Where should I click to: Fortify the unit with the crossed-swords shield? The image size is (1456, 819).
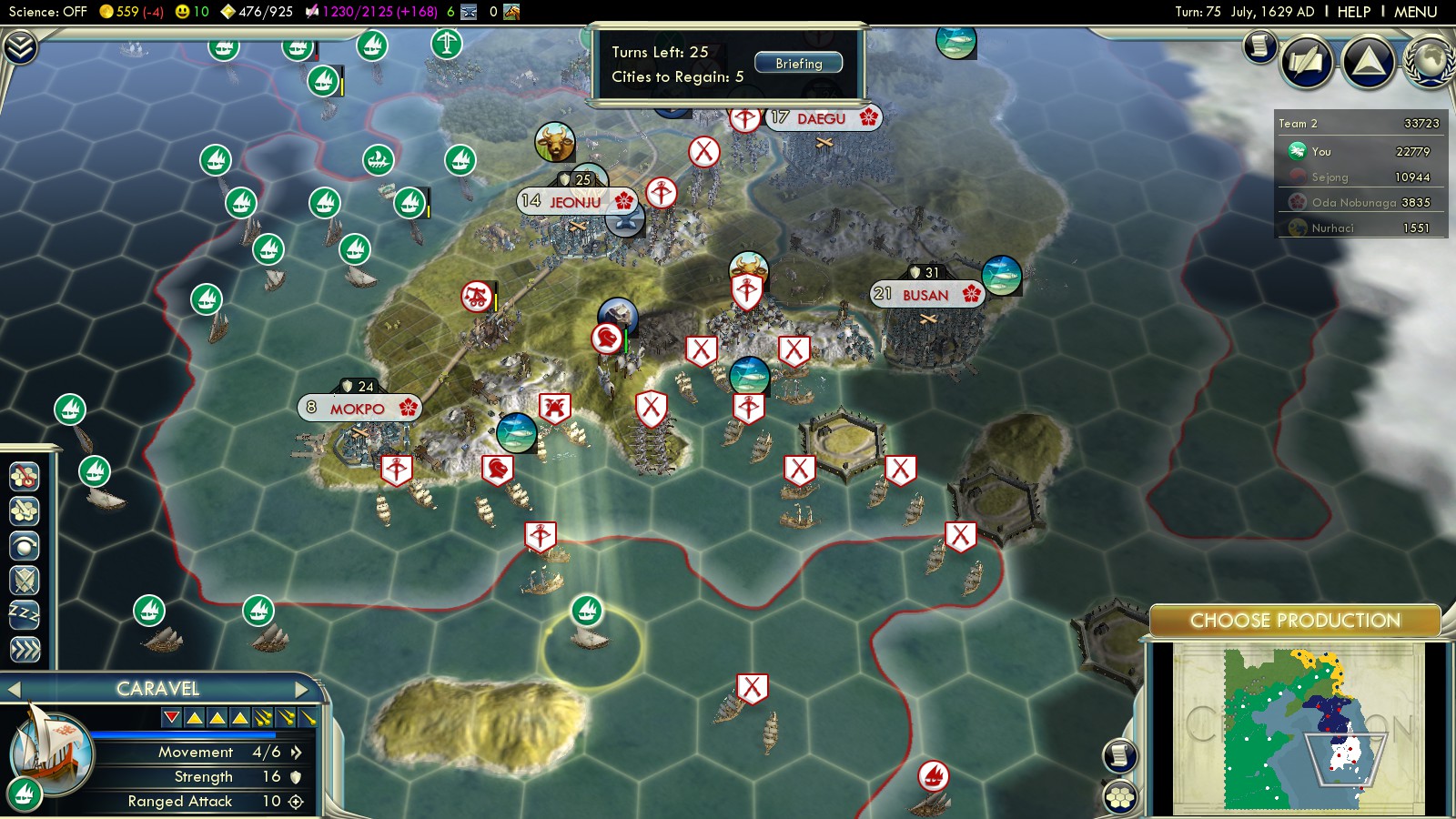point(25,580)
